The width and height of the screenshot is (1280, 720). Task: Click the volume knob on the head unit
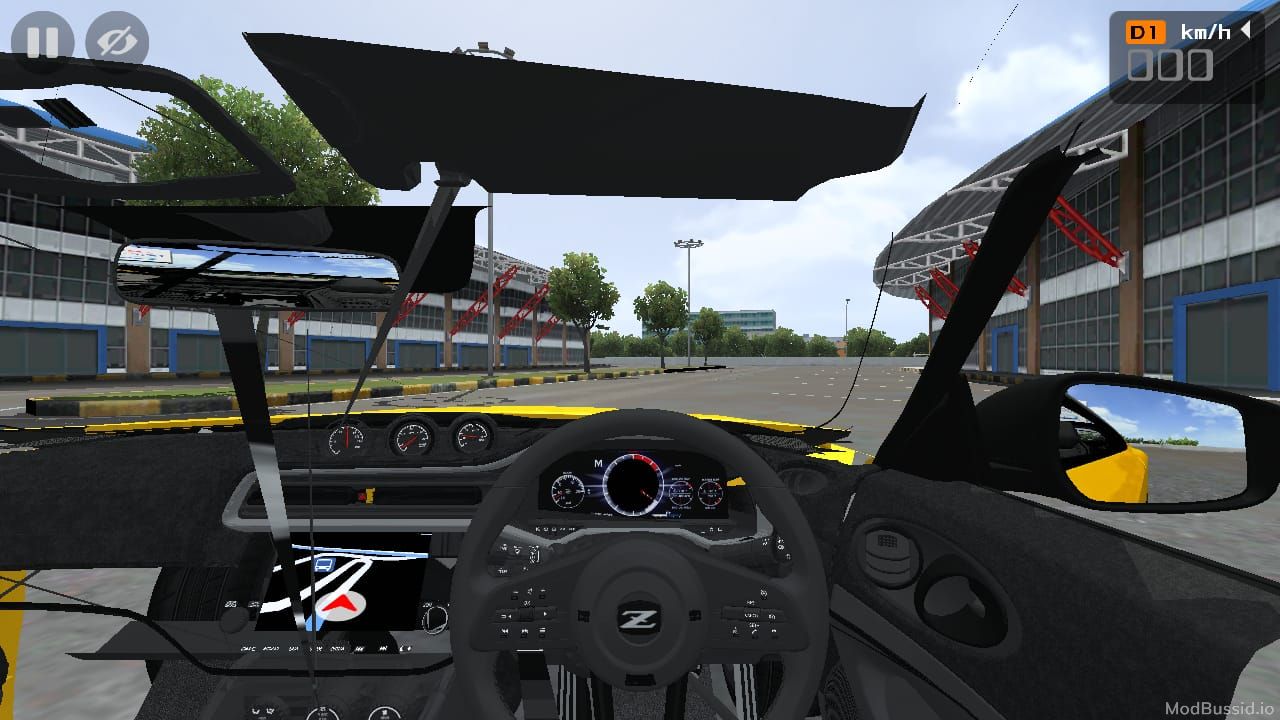436,620
